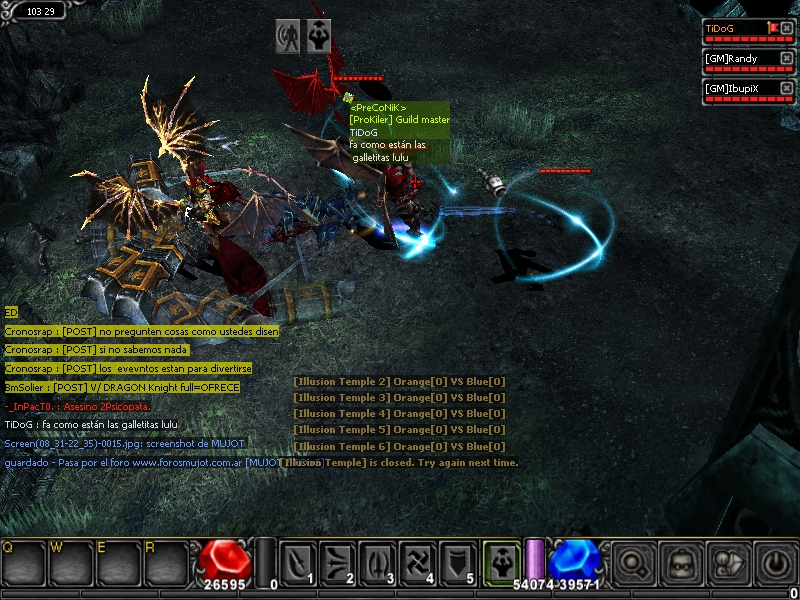Click the flexing-figure strength buff icon
Image resolution: width=800 pixels, height=600 pixels.
320,35
